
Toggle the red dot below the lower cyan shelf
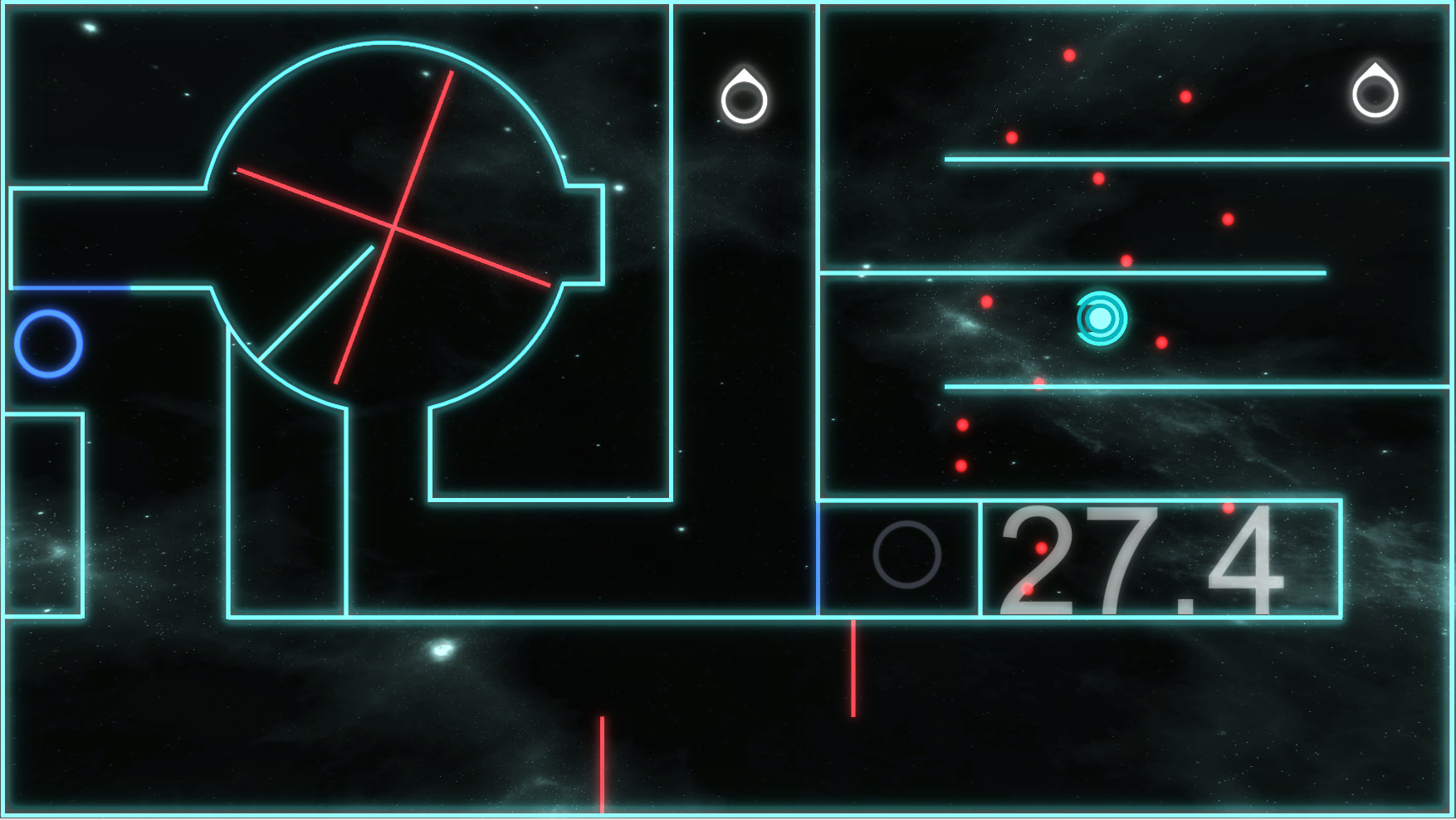coord(961,425)
